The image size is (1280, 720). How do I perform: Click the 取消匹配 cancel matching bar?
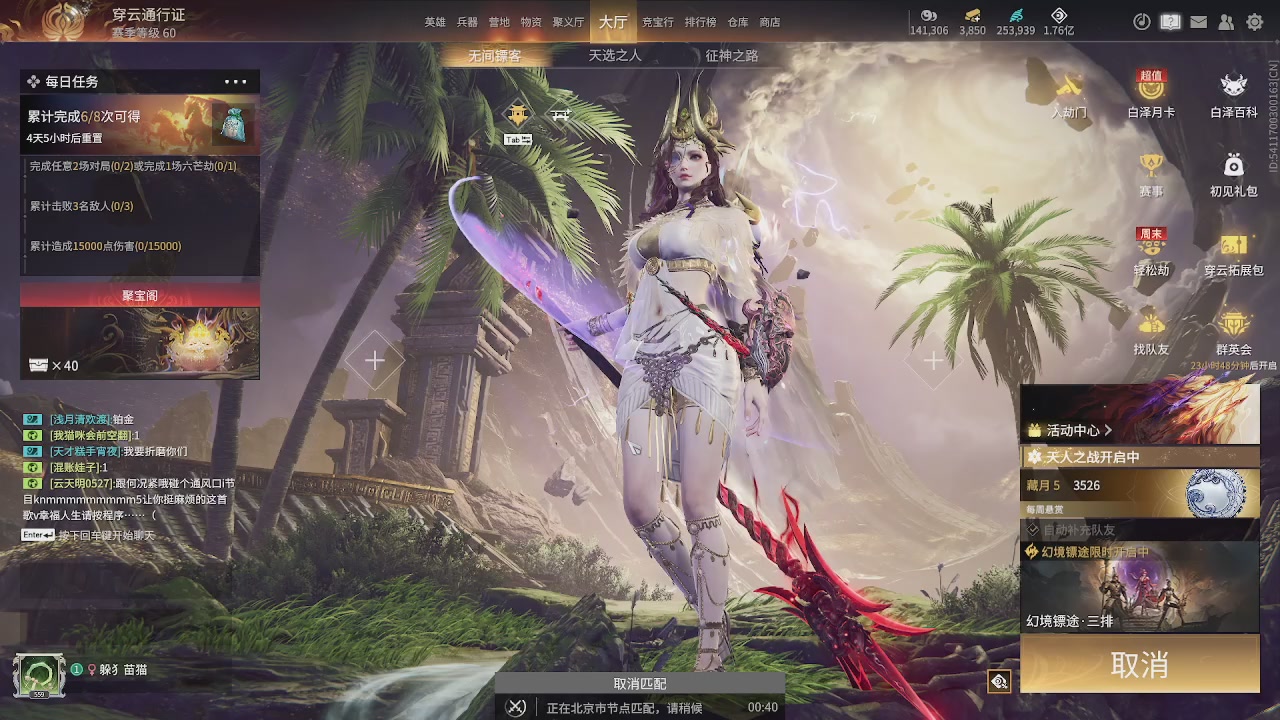pos(640,684)
